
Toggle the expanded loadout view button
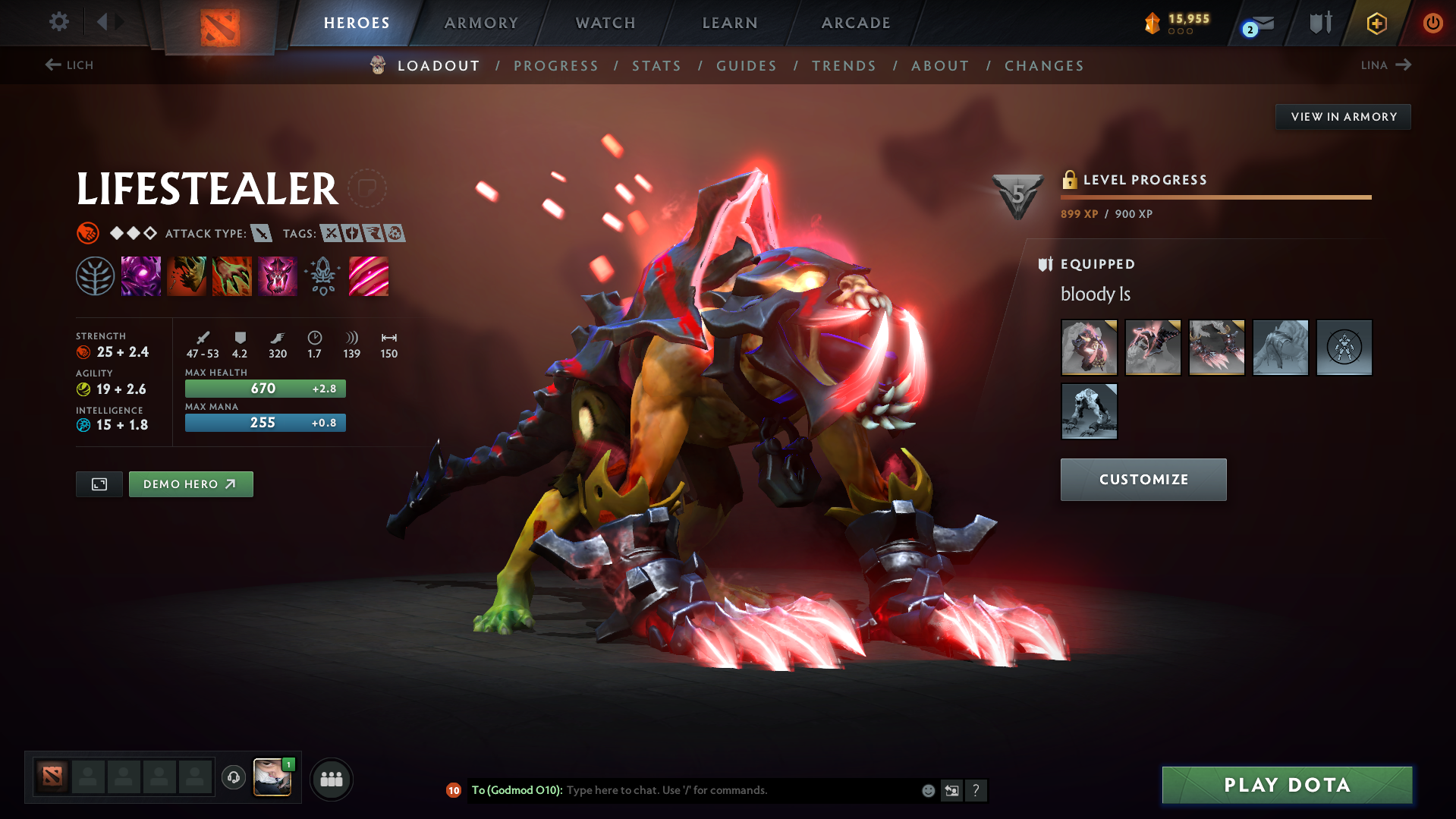[98, 484]
